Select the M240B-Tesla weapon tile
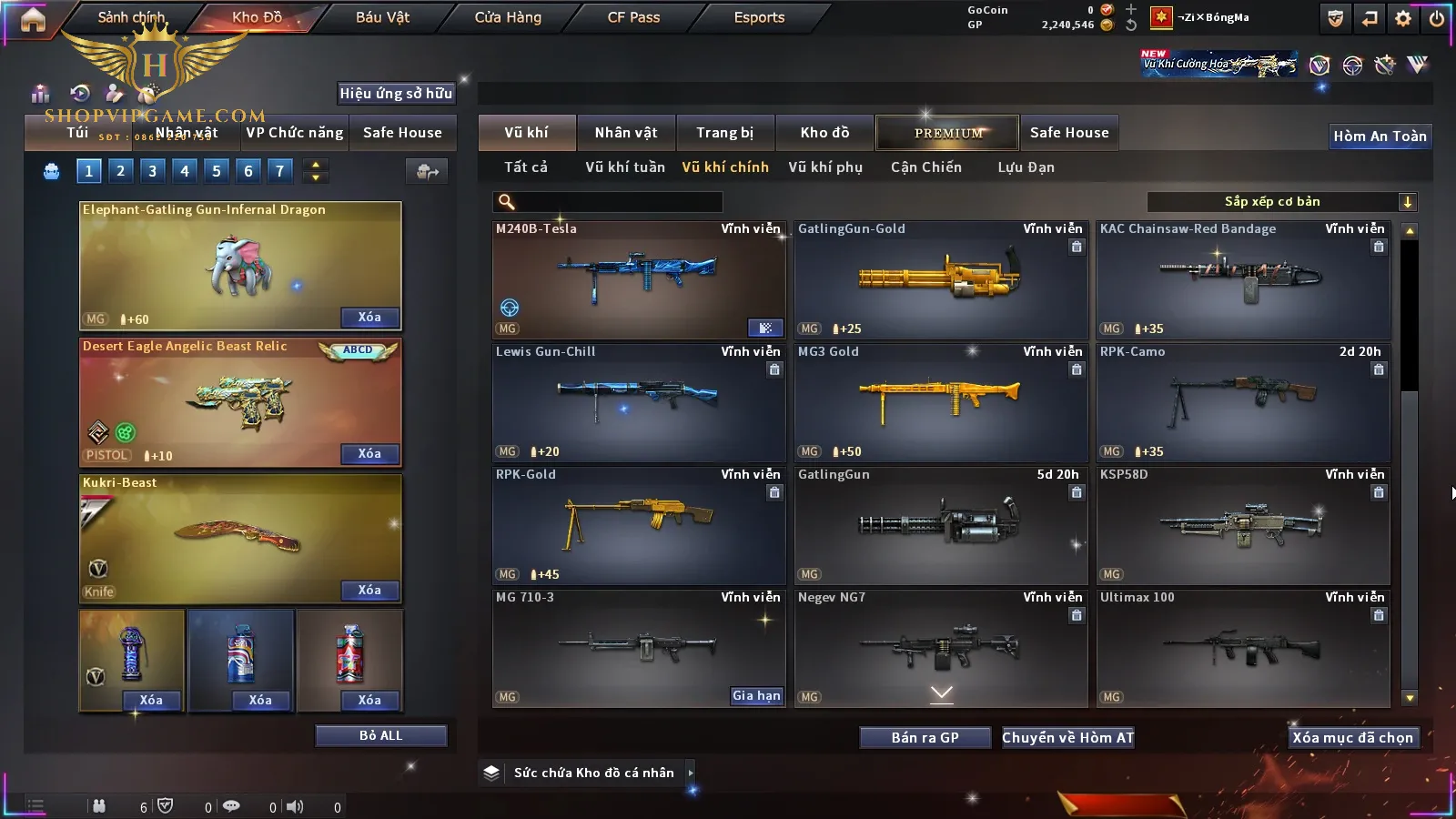Screen dimensions: 1456x819 click(x=638, y=280)
